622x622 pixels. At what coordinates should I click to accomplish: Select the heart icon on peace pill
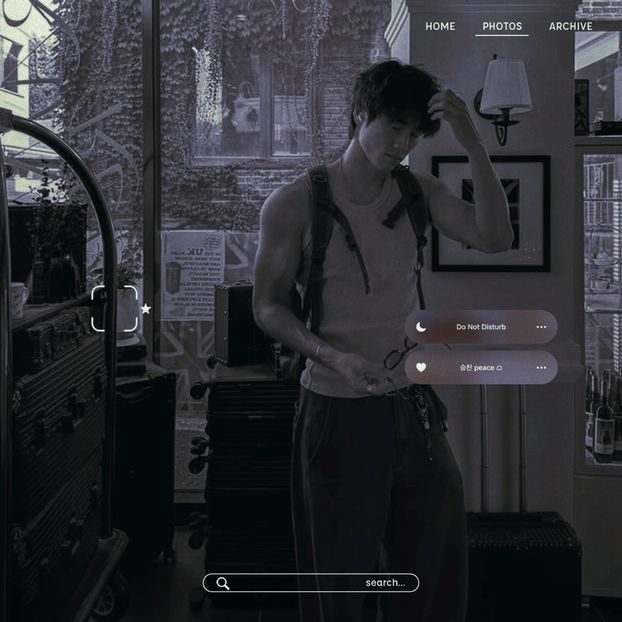421,367
